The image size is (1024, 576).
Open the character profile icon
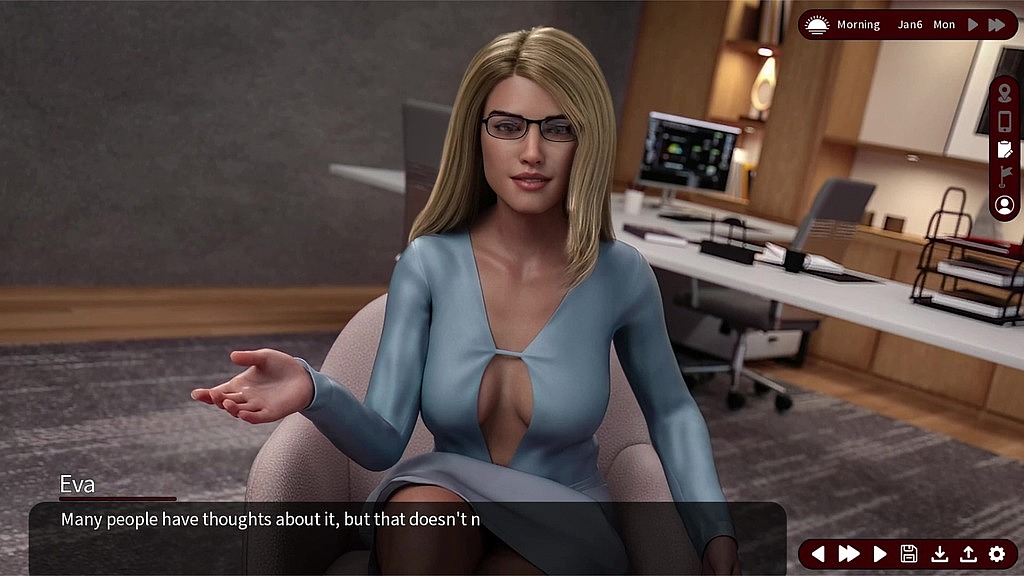click(1005, 204)
